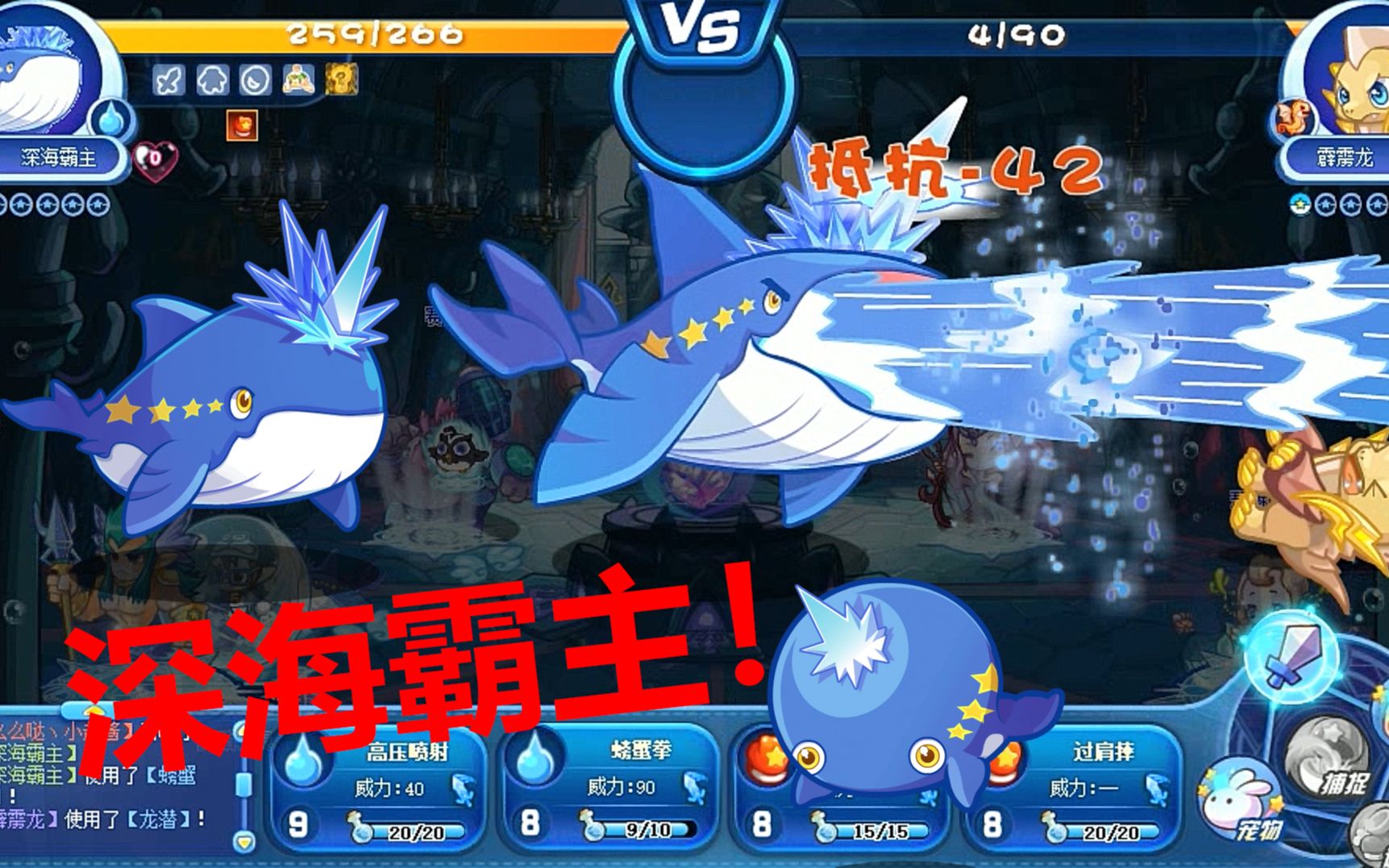
Task: Click the water element droplet badge
Action: point(110,119)
